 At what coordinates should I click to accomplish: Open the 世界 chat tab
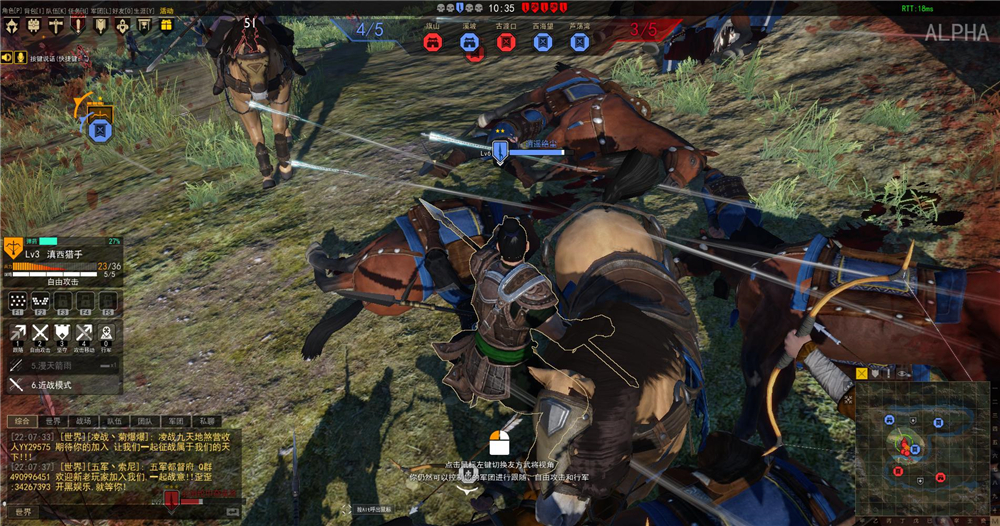pos(53,421)
